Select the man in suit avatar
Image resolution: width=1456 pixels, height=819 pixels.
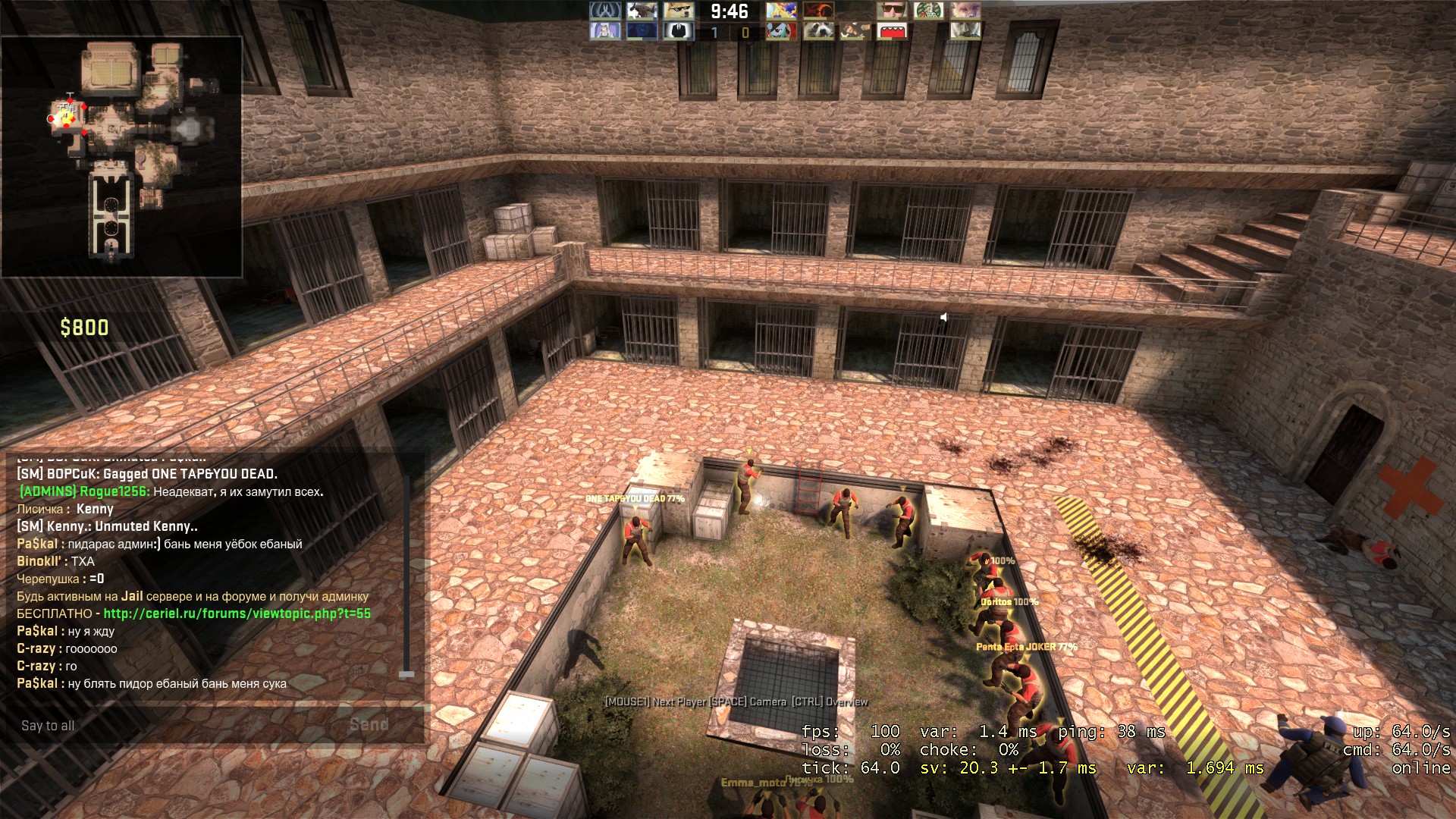(678, 31)
